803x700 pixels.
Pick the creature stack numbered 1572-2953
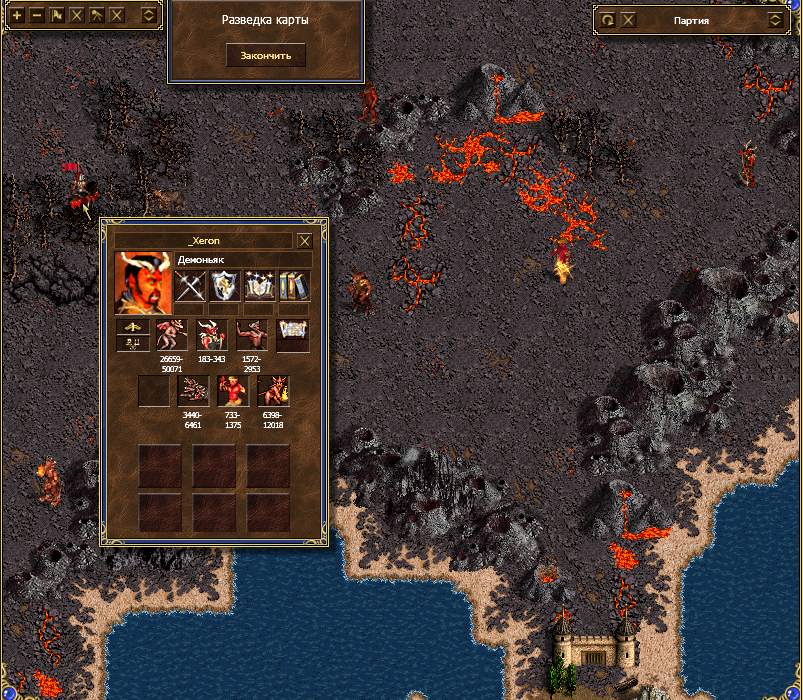pyautogui.click(x=251, y=336)
